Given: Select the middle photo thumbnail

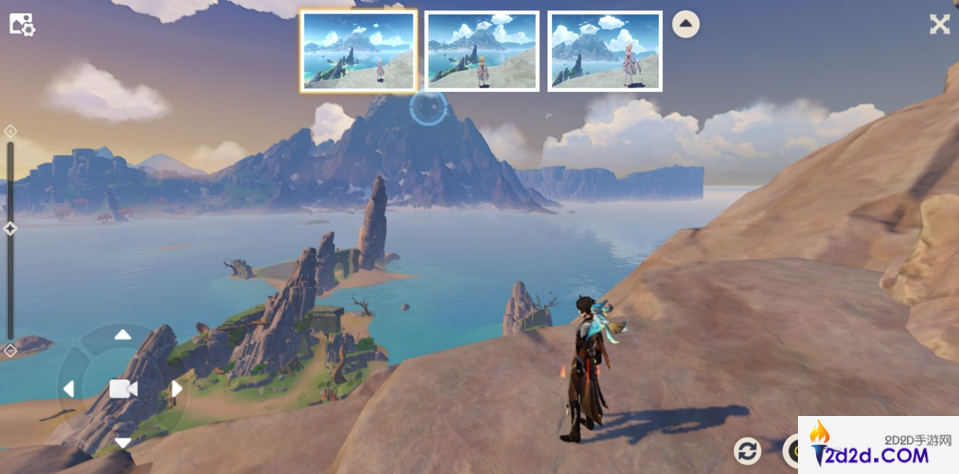Looking at the screenshot, I should coord(482,51).
